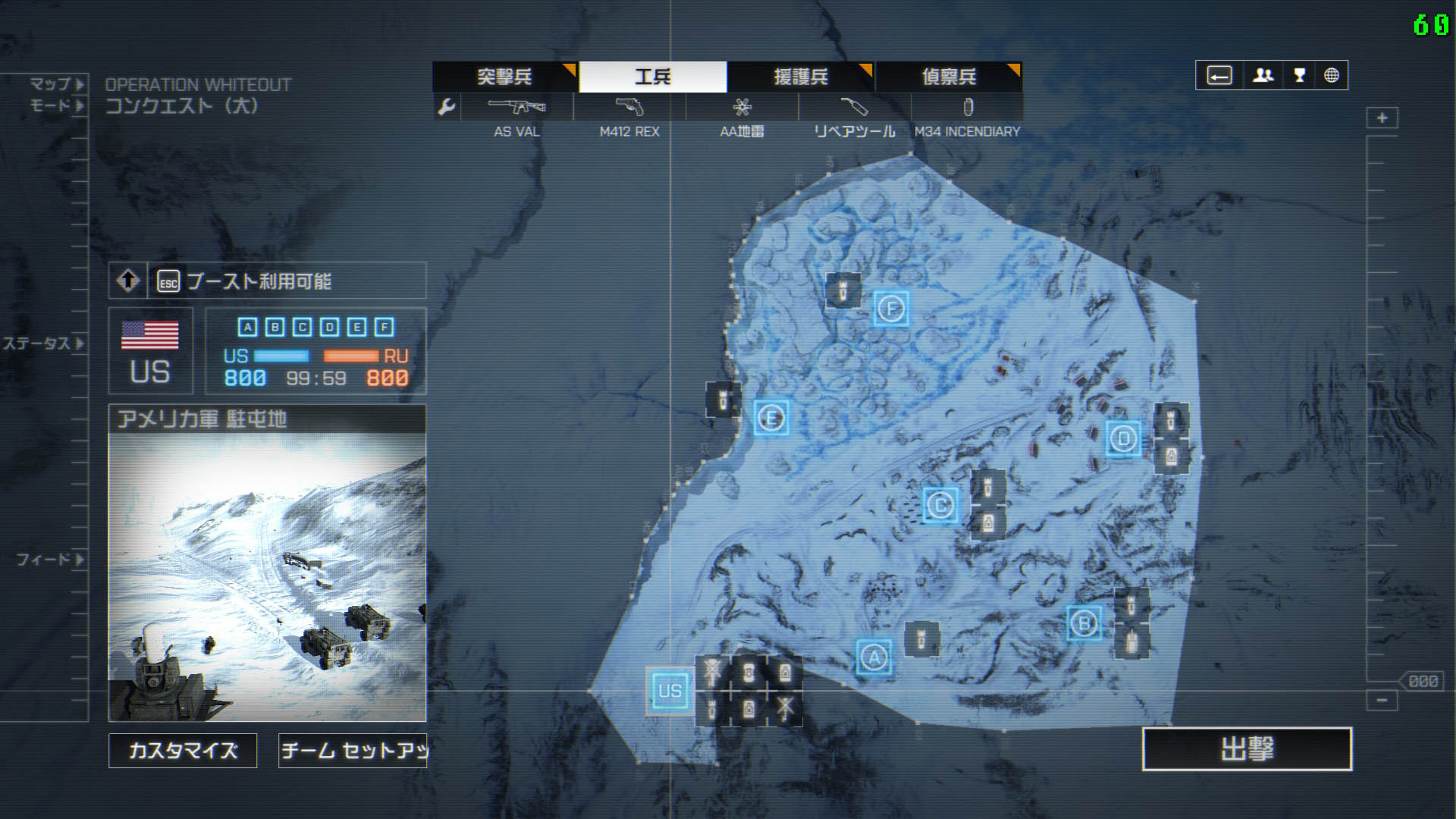Switch to the 突撃兵 class tab
Viewport: 1456px width, 819px height.
click(504, 77)
